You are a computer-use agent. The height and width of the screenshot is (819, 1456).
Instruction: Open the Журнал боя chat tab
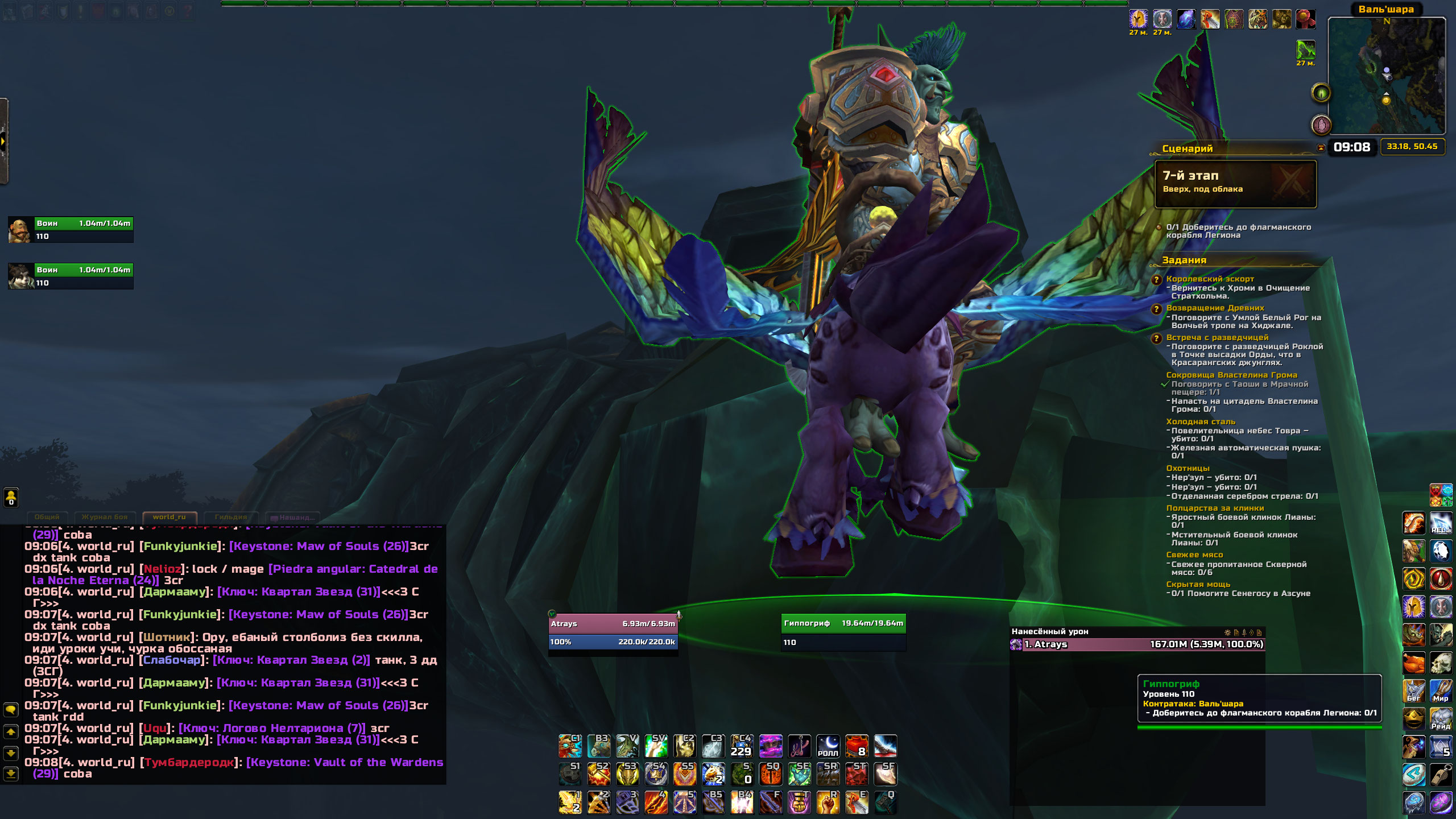pos(105,517)
